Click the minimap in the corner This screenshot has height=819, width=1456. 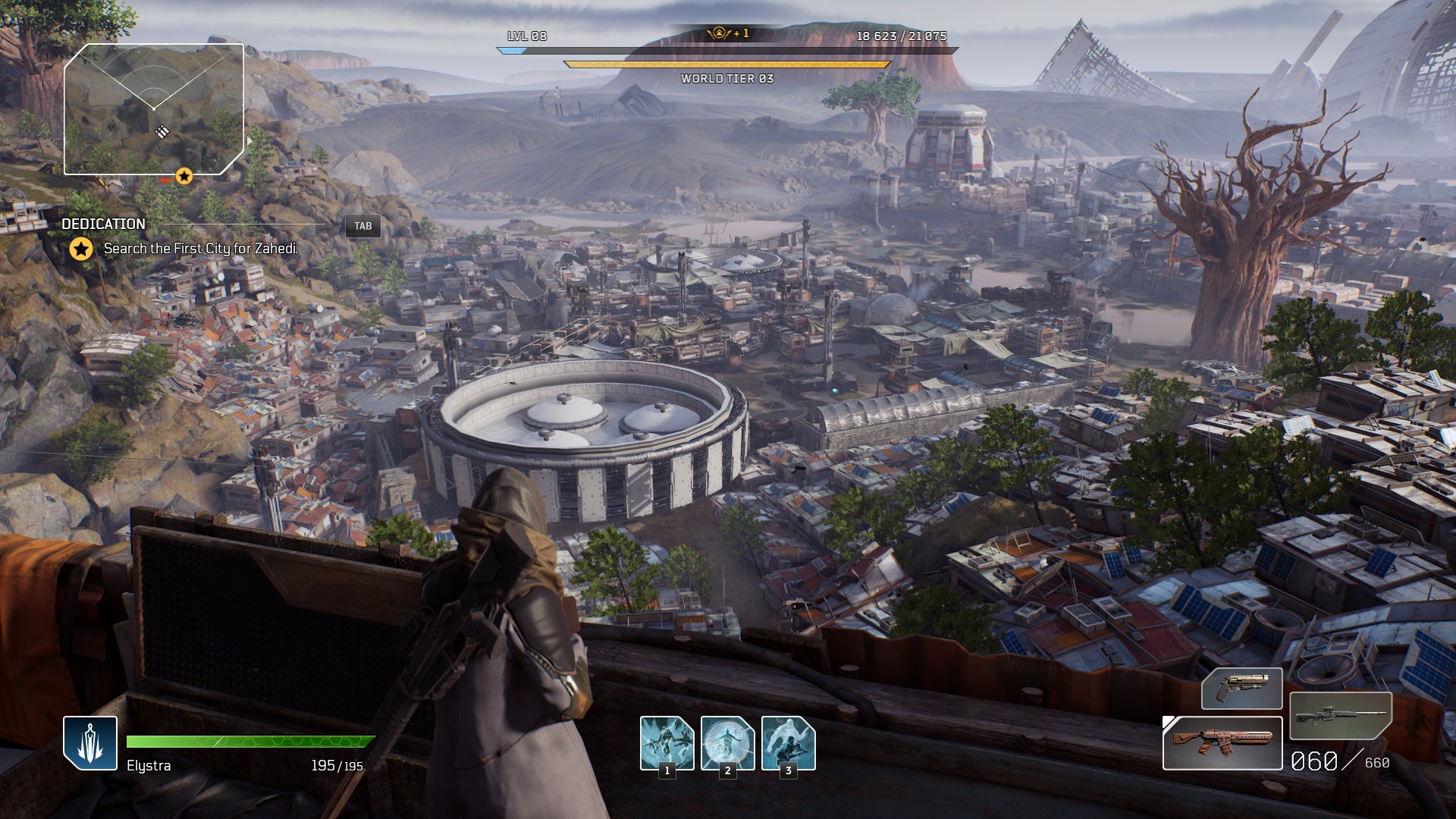tap(154, 109)
